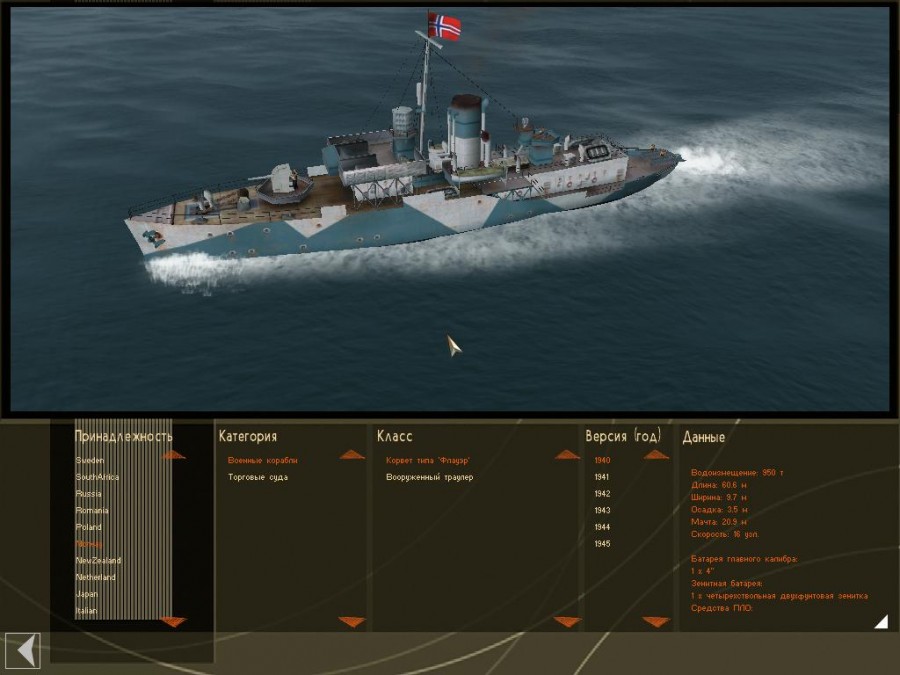Viewport: 900px width, 675px height.
Task: Select the Вооруженный траулер class
Action: pos(430,477)
